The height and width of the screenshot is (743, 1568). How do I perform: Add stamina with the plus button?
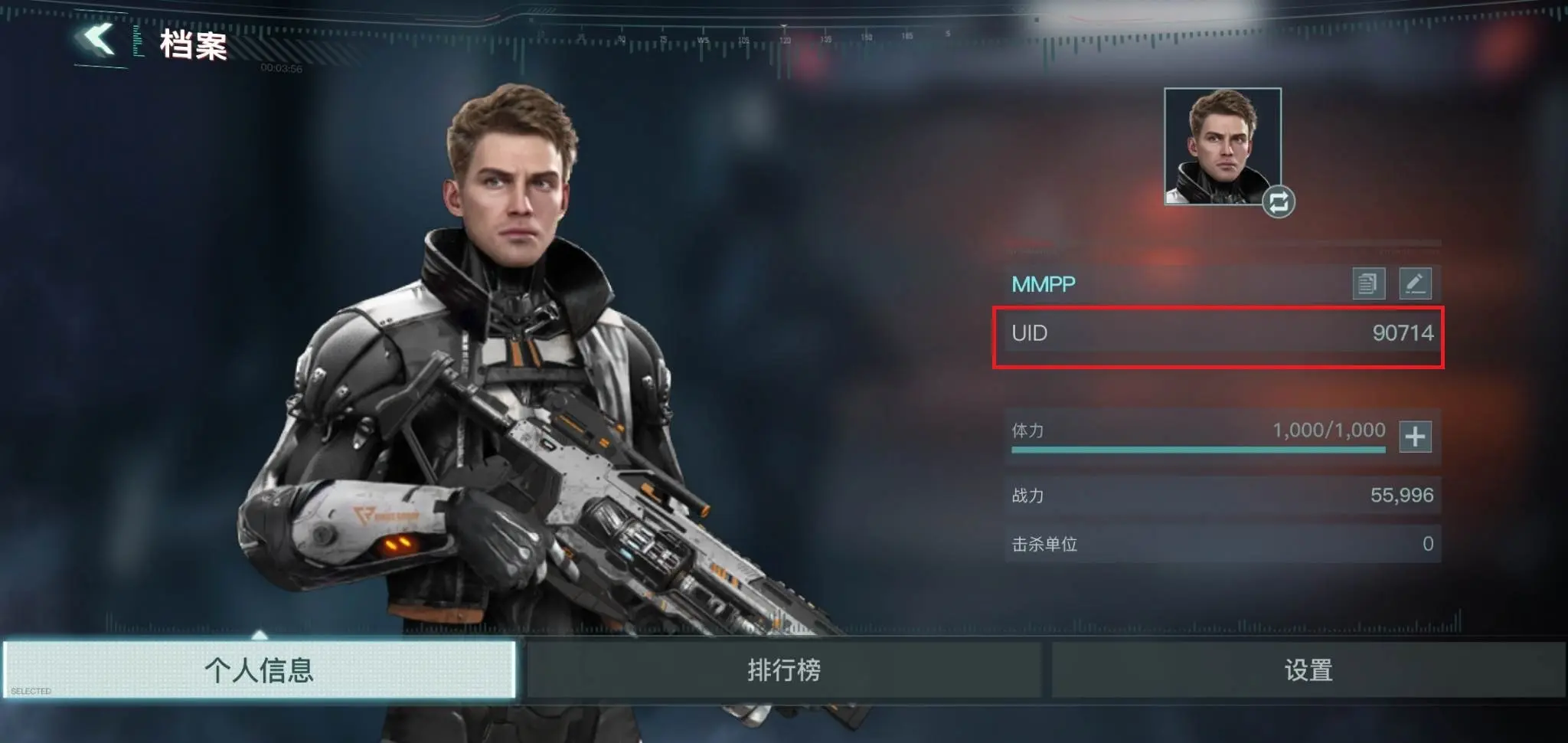1415,437
